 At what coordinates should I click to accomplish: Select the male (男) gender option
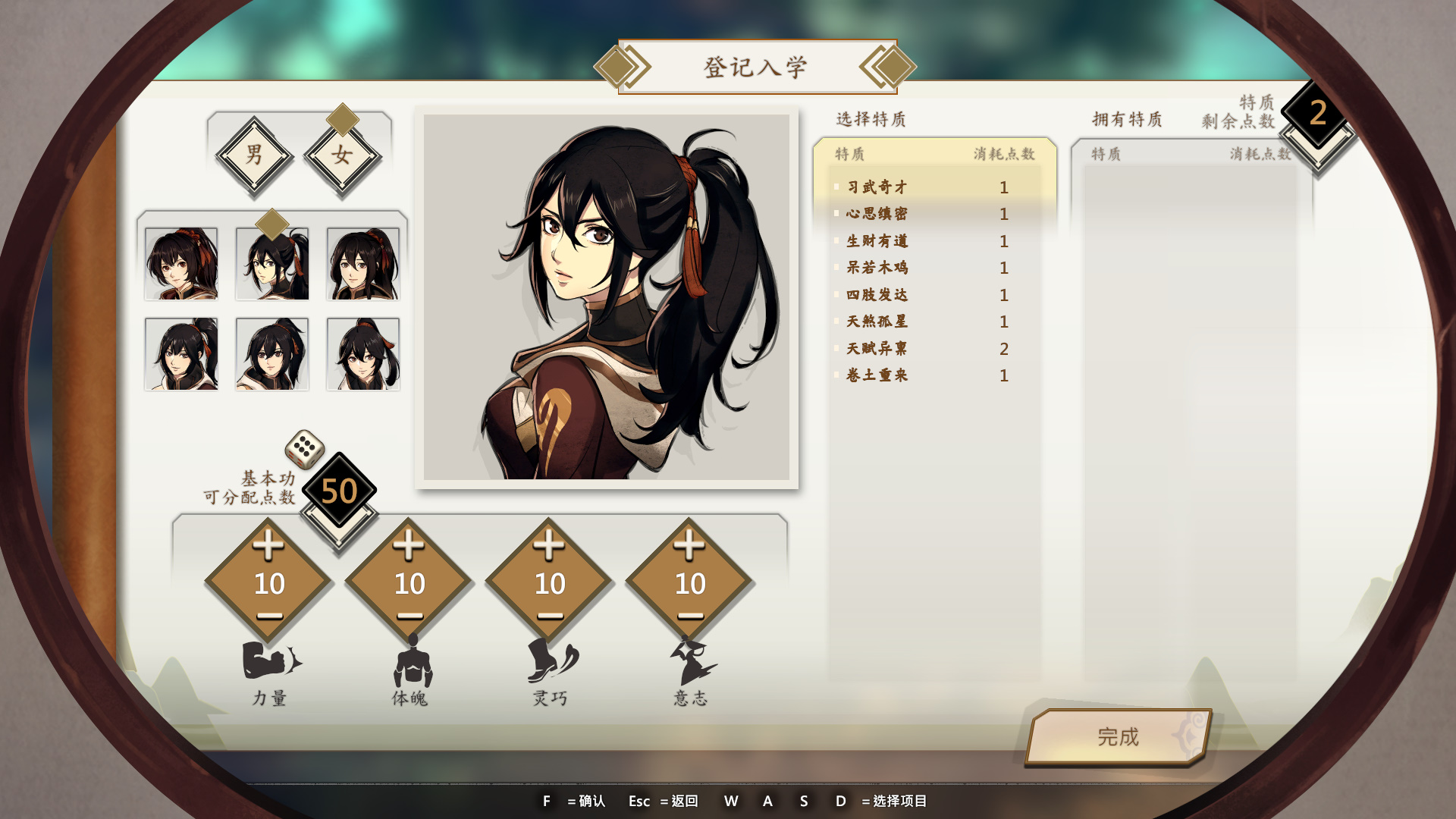[x=254, y=155]
